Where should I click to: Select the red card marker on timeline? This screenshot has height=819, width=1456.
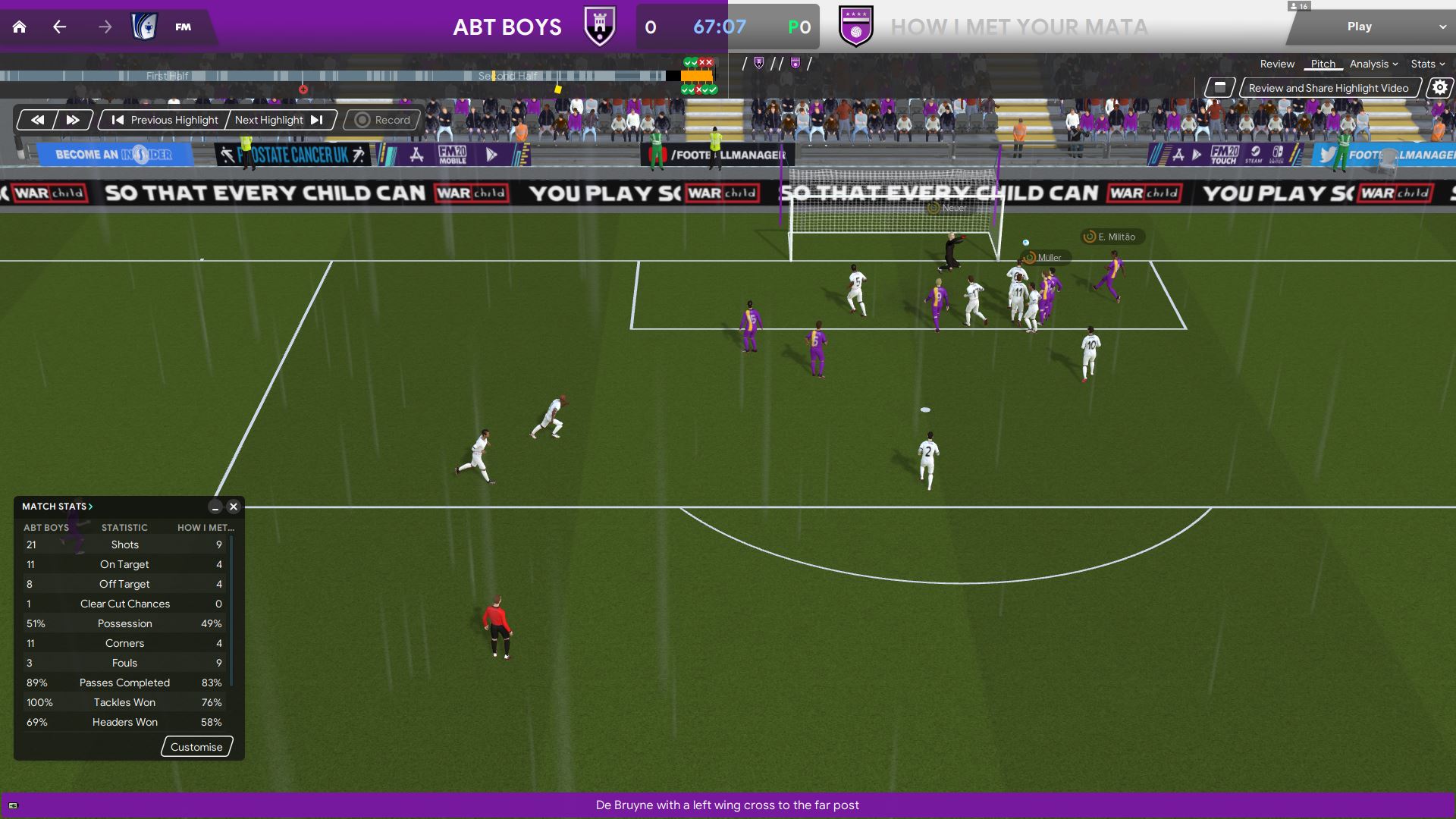[303, 89]
